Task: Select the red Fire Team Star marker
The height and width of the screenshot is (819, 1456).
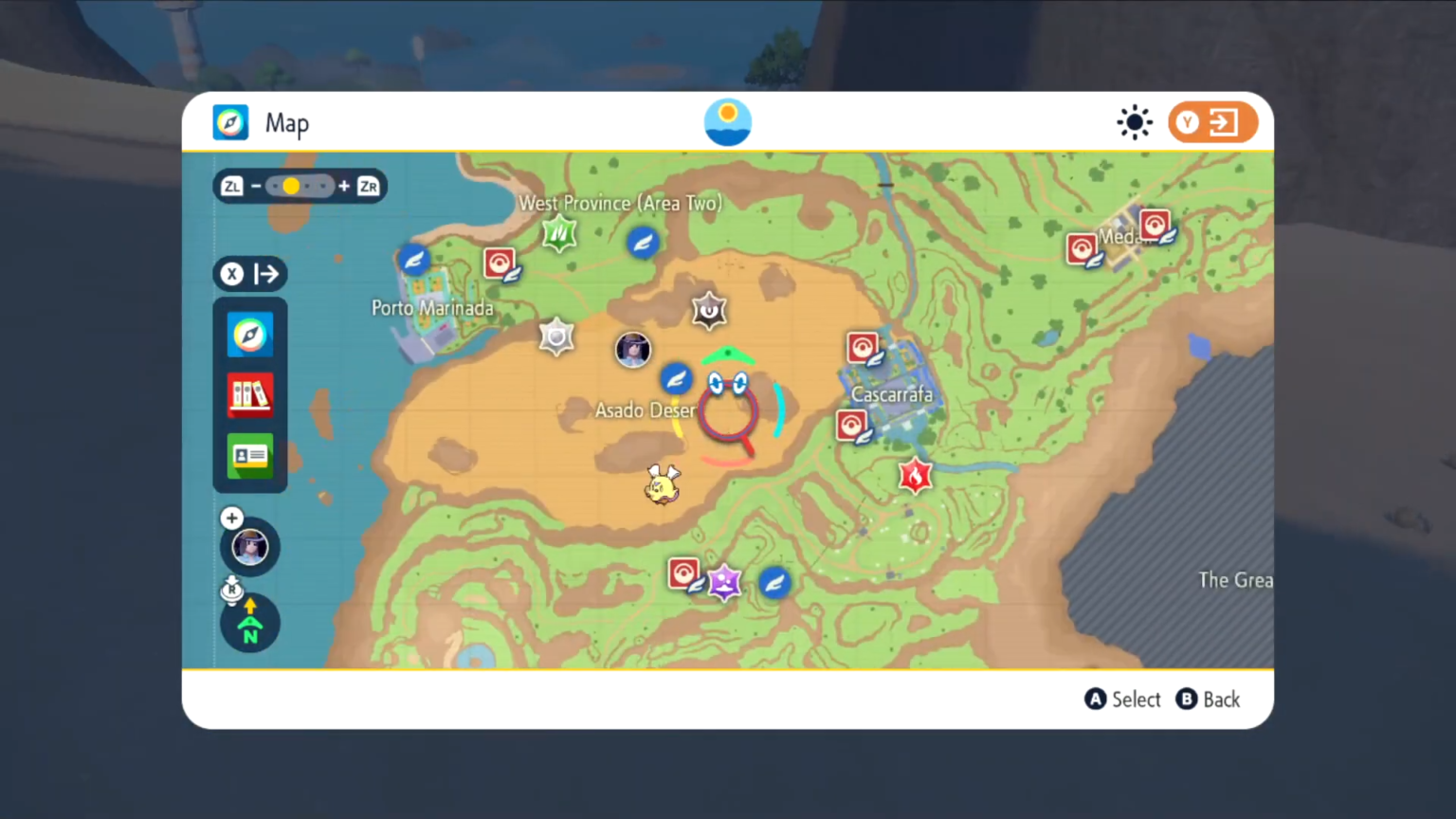Action: coord(915,476)
